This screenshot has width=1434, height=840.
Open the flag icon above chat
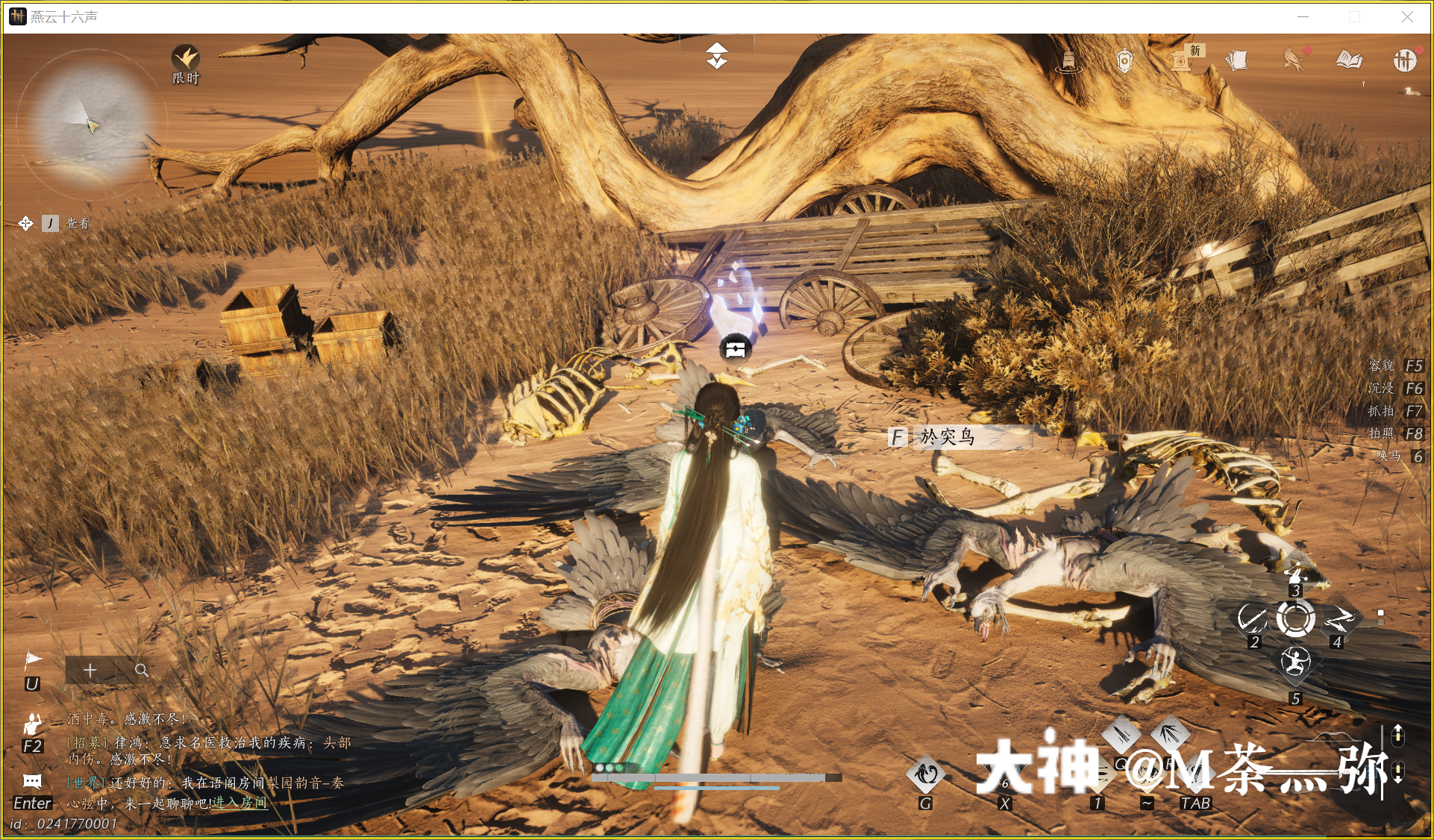(33, 659)
